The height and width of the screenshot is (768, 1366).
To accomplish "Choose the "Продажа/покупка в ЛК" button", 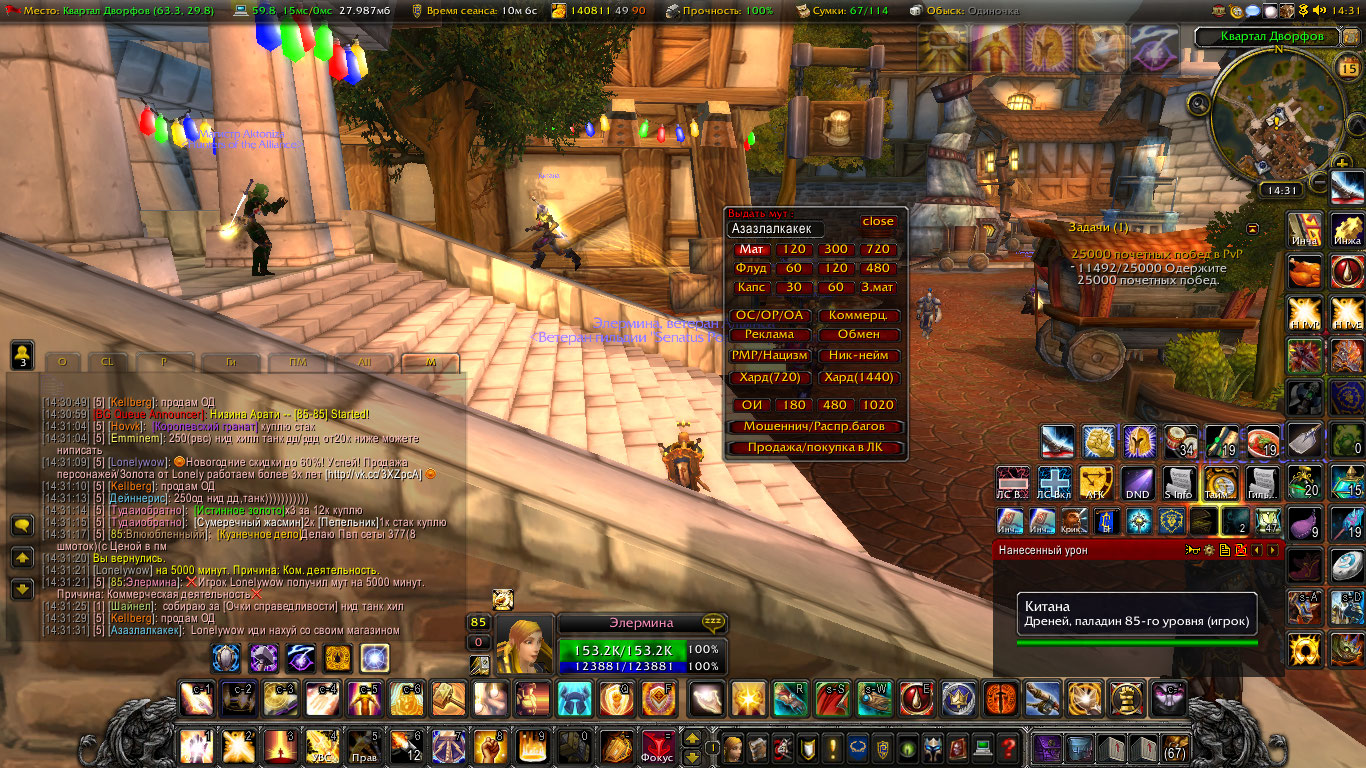I will point(815,447).
